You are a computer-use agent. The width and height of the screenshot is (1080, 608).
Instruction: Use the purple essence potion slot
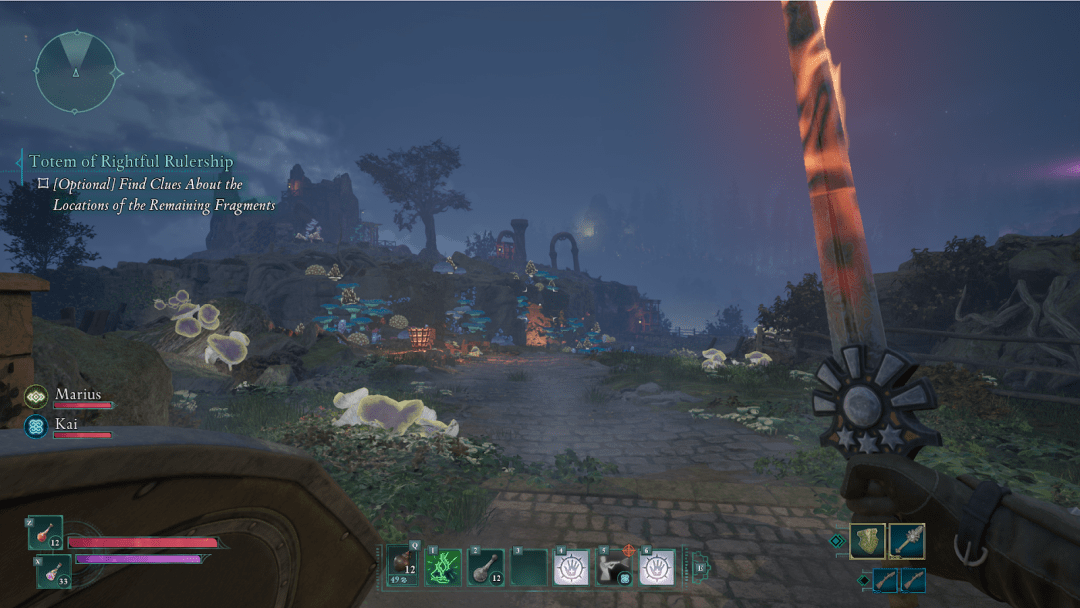point(53,571)
